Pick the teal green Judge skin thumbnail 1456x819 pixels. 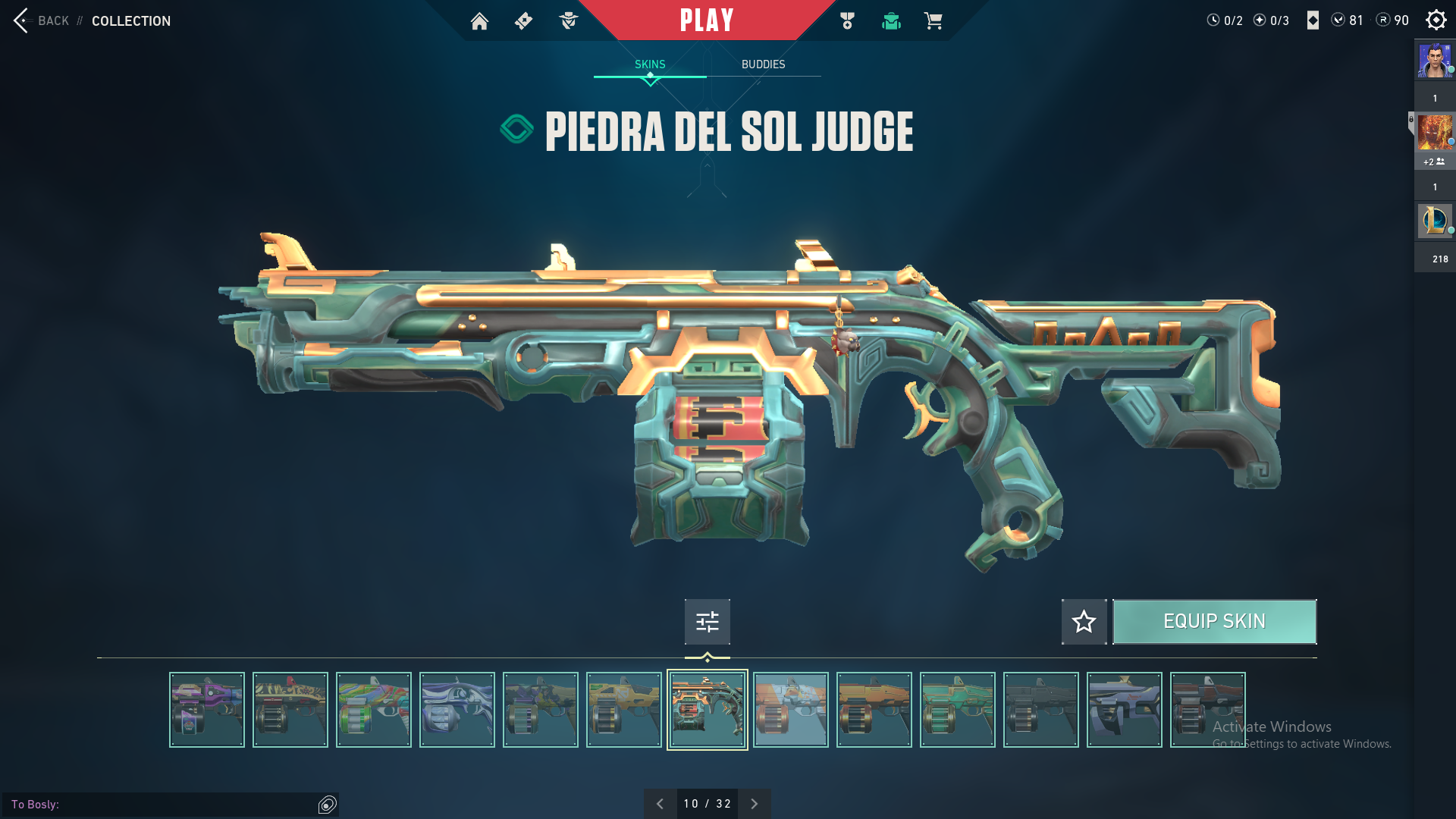(957, 710)
